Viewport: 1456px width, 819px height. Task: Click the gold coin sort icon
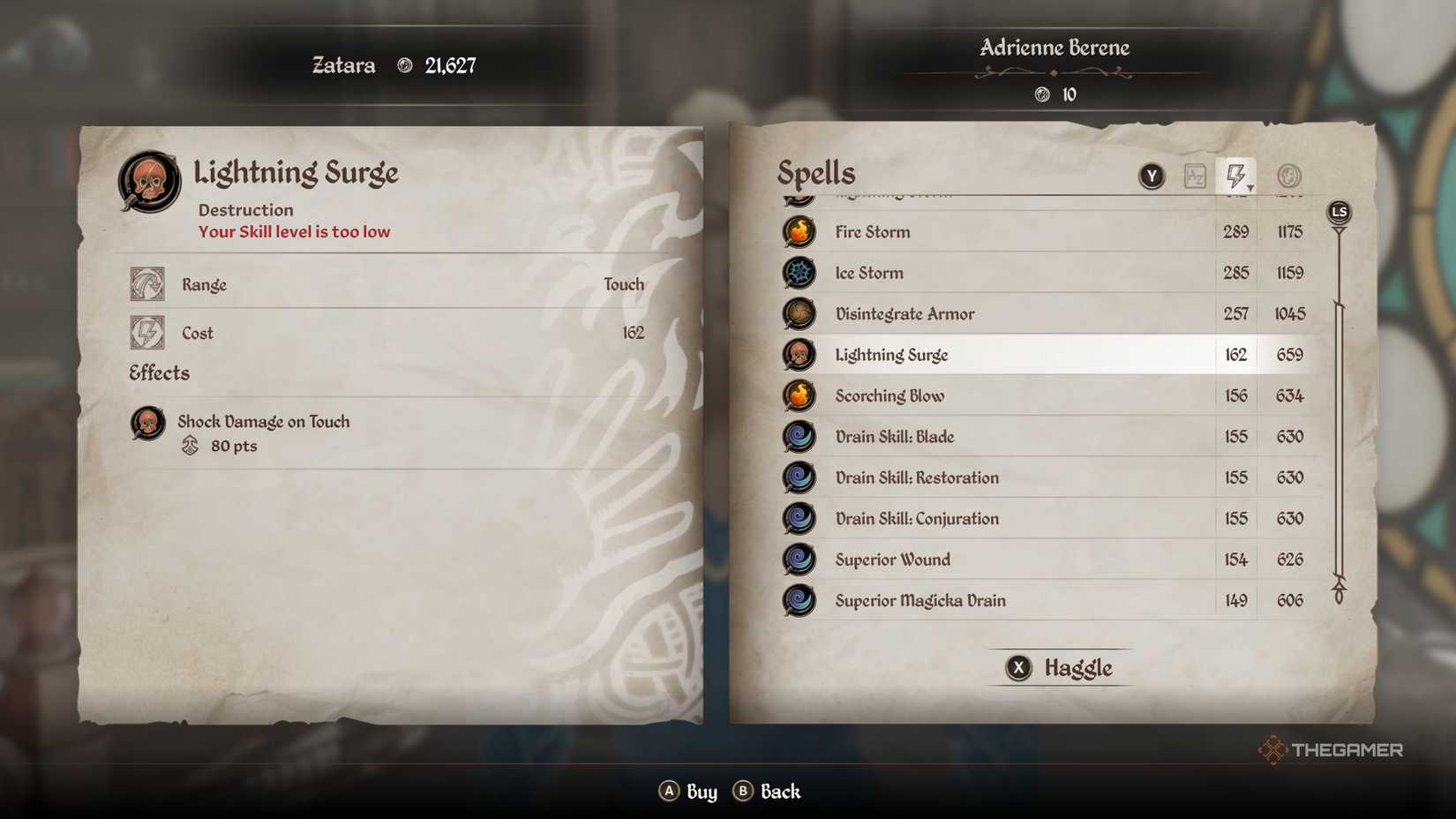[x=1288, y=176]
